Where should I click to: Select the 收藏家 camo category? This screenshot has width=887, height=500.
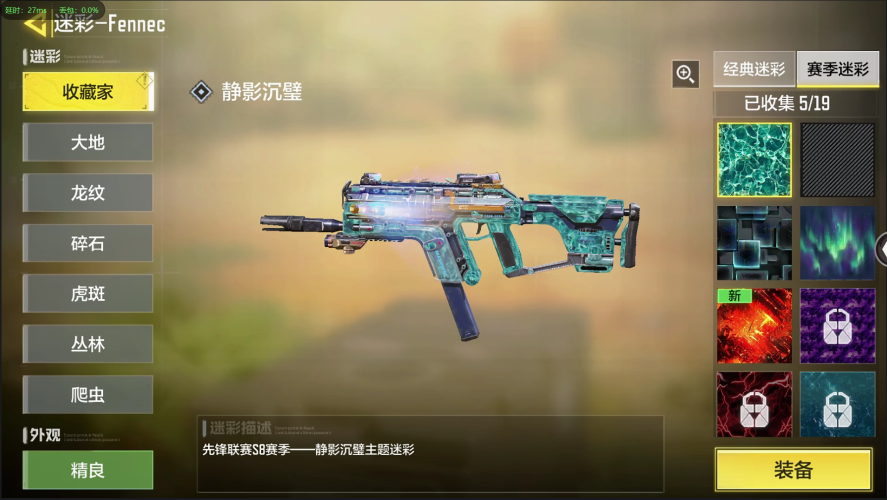(x=88, y=92)
